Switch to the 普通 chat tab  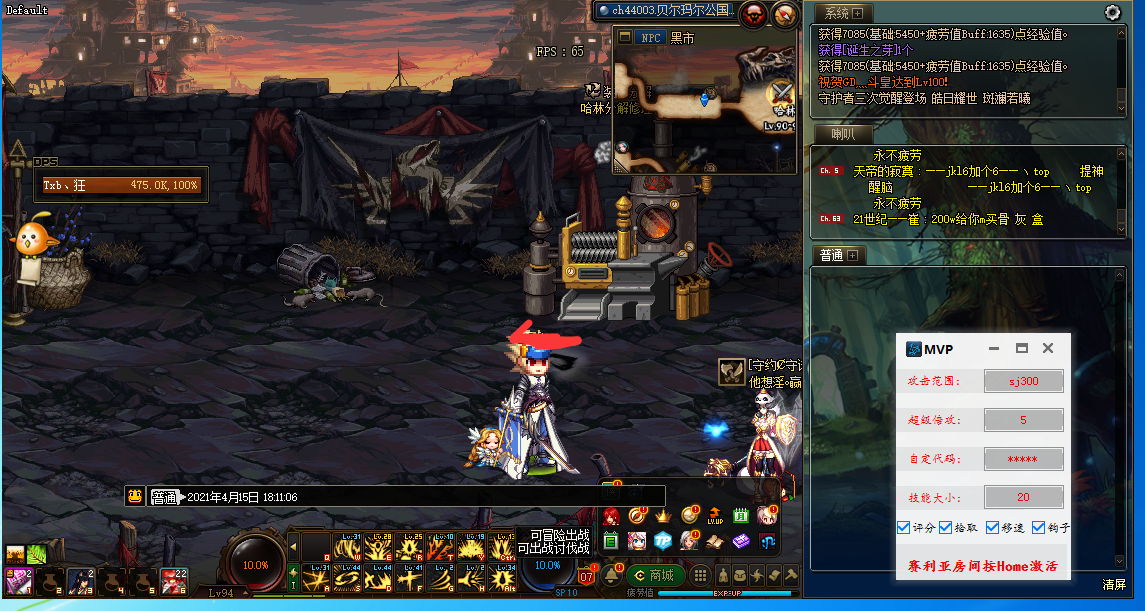831,255
